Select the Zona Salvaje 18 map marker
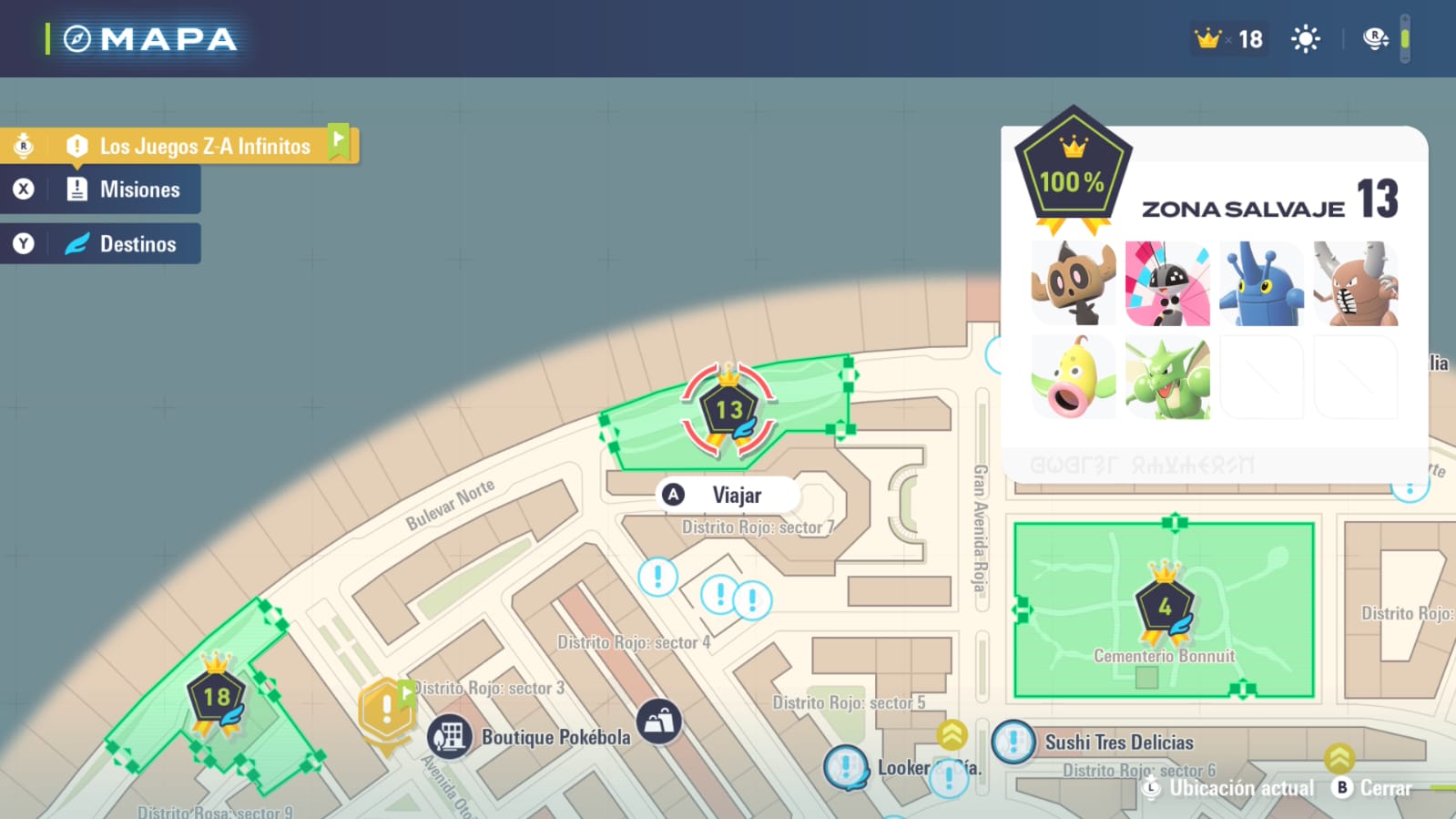Screen dimensions: 1456x819 [216, 698]
